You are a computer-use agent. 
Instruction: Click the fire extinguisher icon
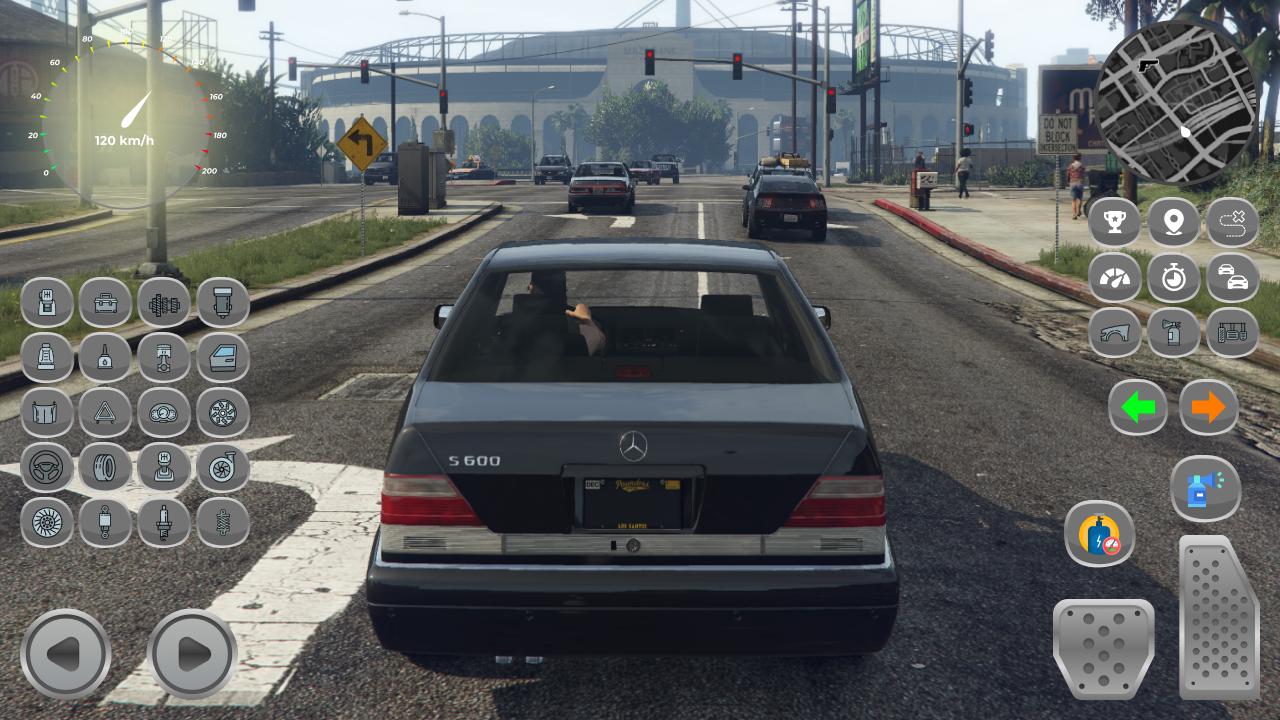pos(1173,332)
